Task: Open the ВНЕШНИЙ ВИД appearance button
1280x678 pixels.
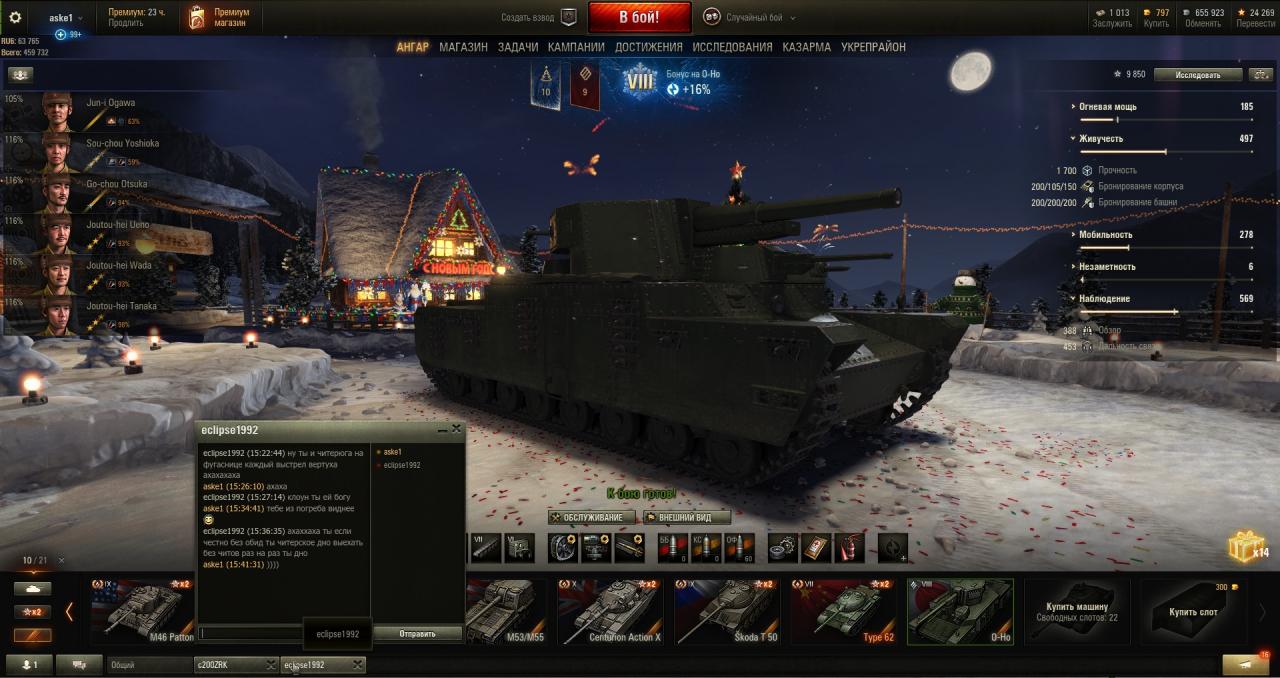Action: 686,517
